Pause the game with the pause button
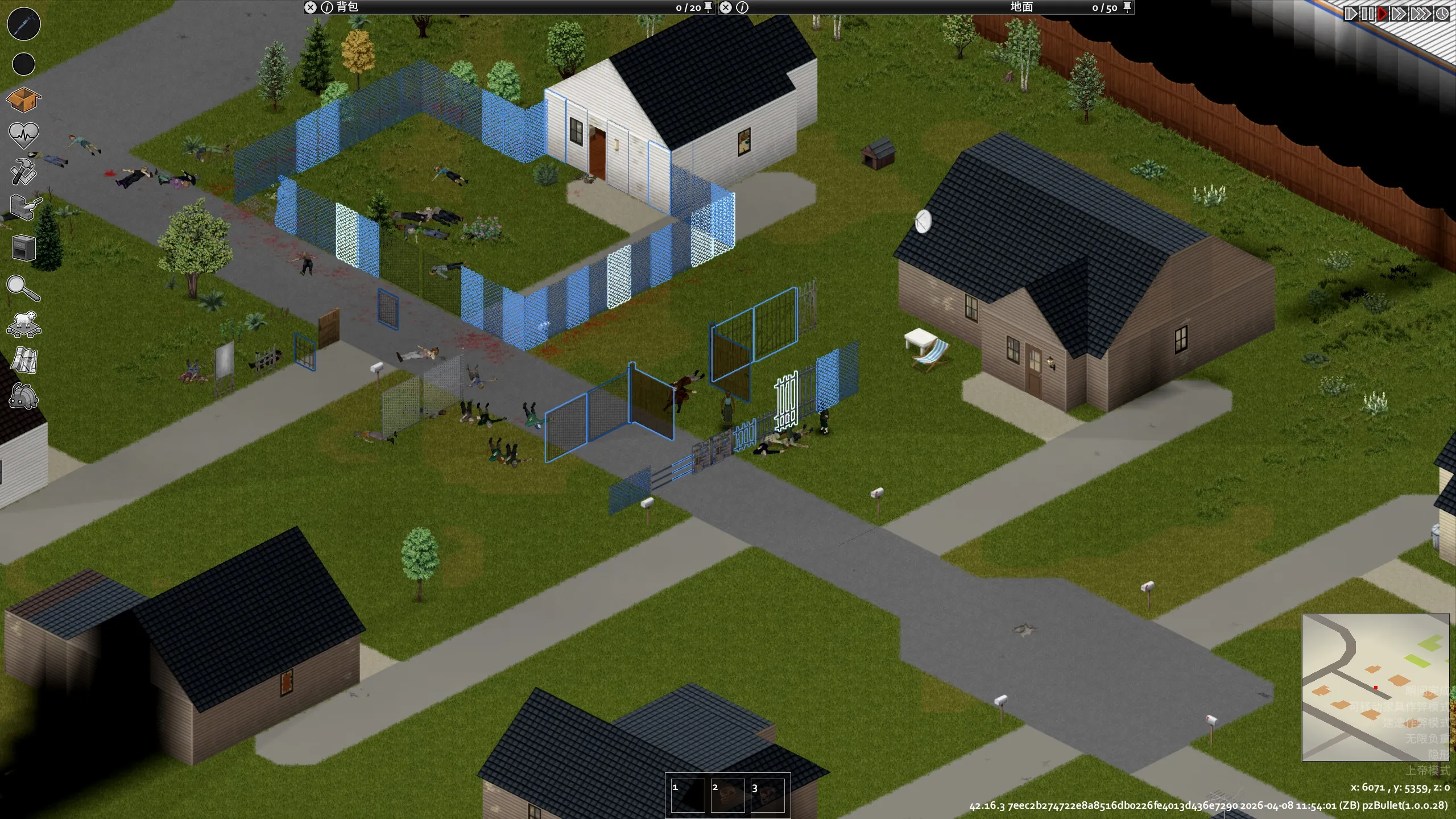Viewport: 1456px width, 819px height. 1367,14
